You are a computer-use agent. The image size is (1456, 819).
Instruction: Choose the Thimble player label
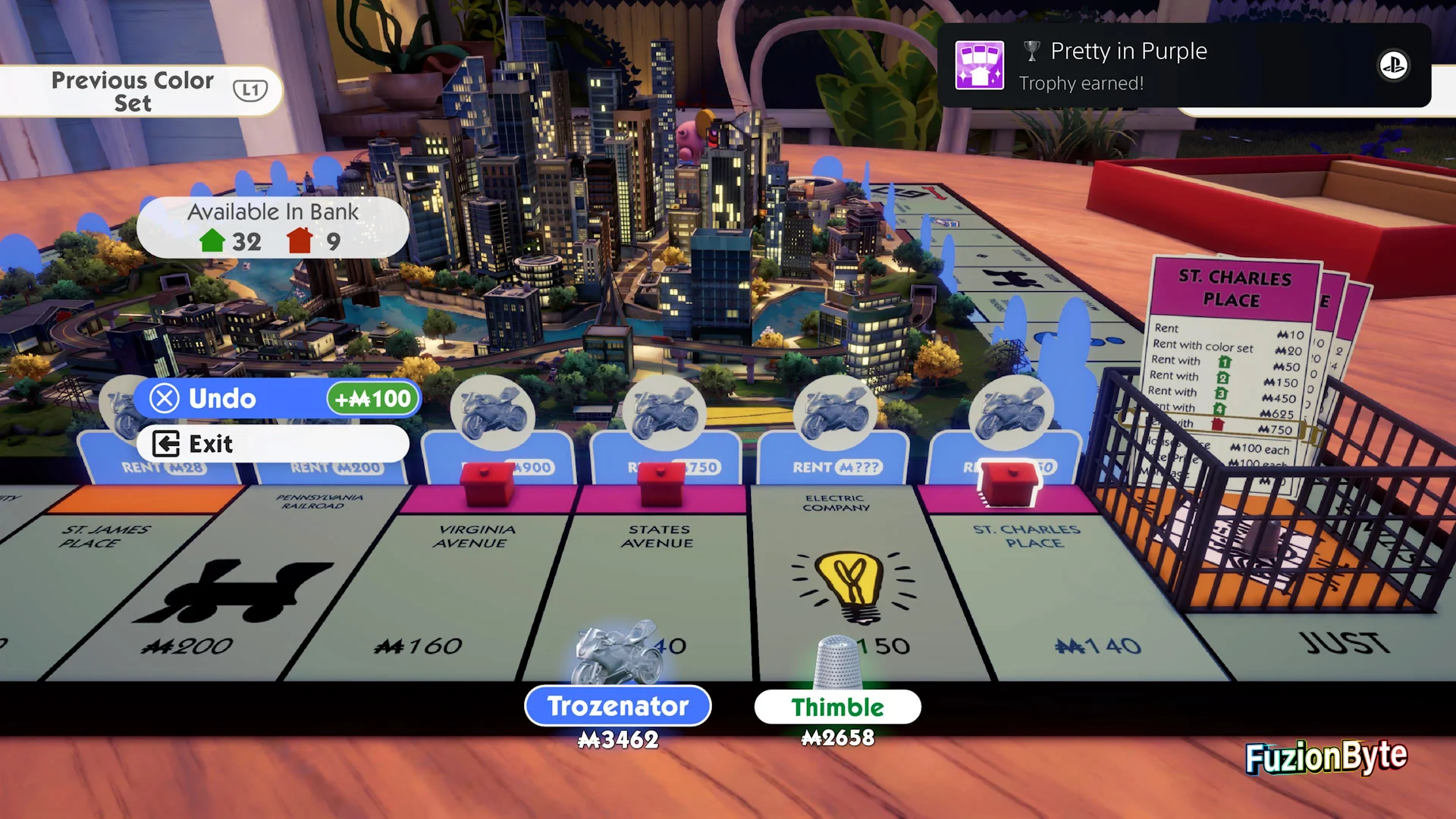[837, 707]
